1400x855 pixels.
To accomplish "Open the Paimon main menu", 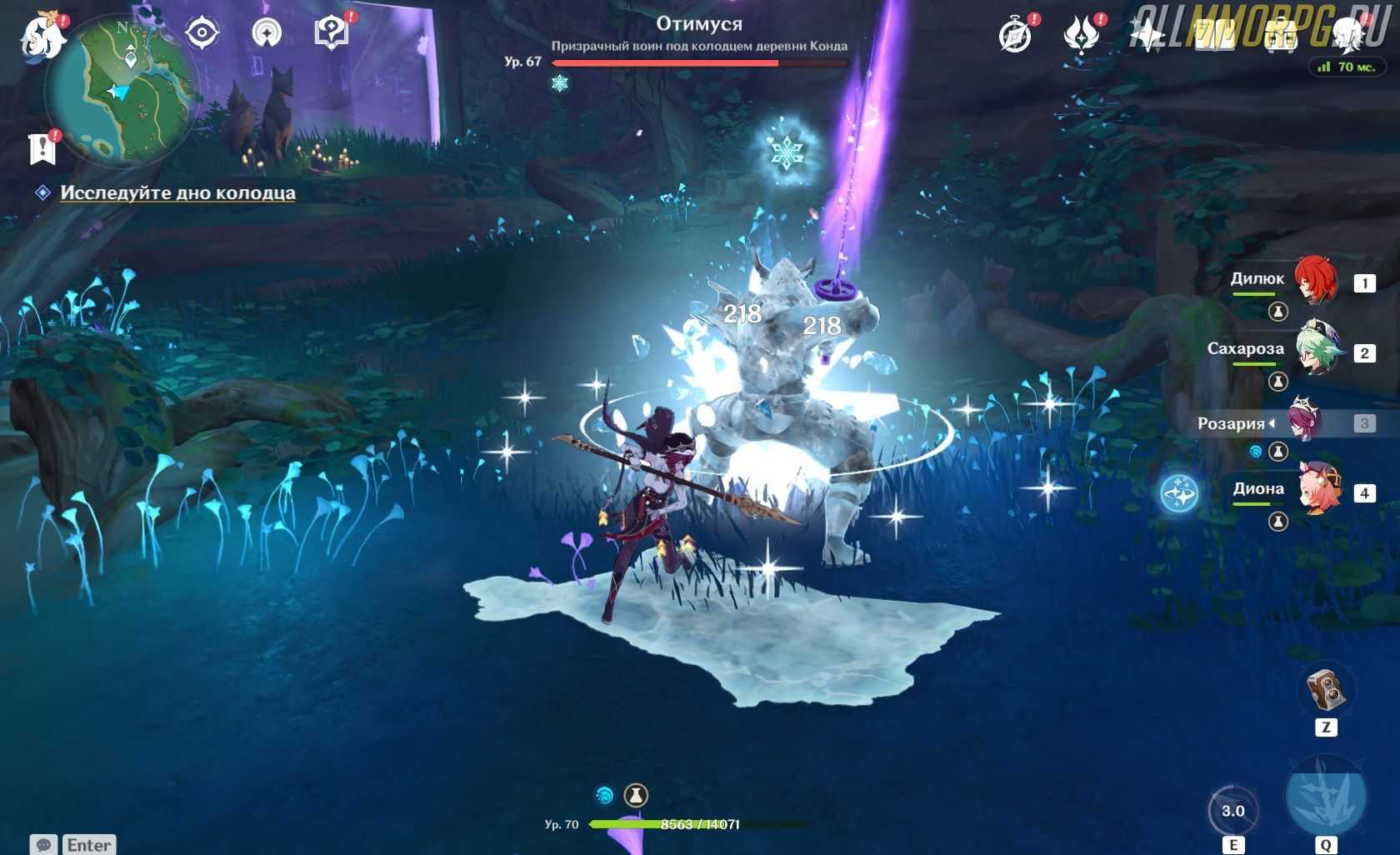I will (42, 36).
